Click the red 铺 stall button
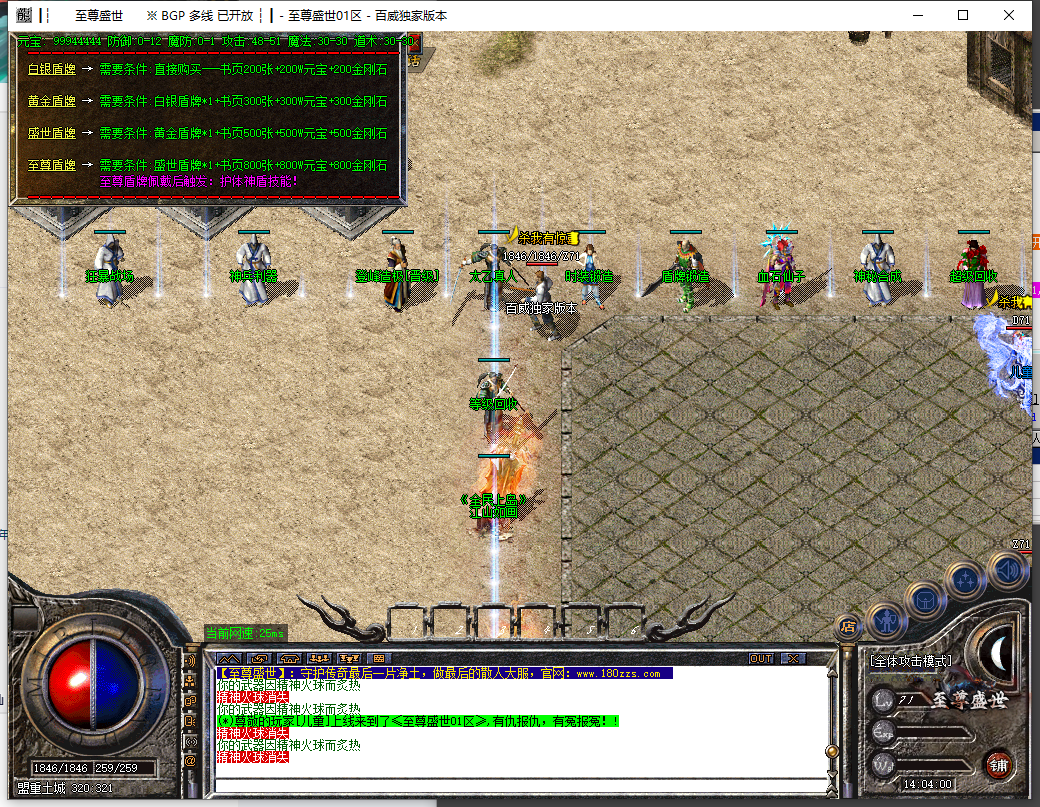The image size is (1040, 807). (x=997, y=763)
